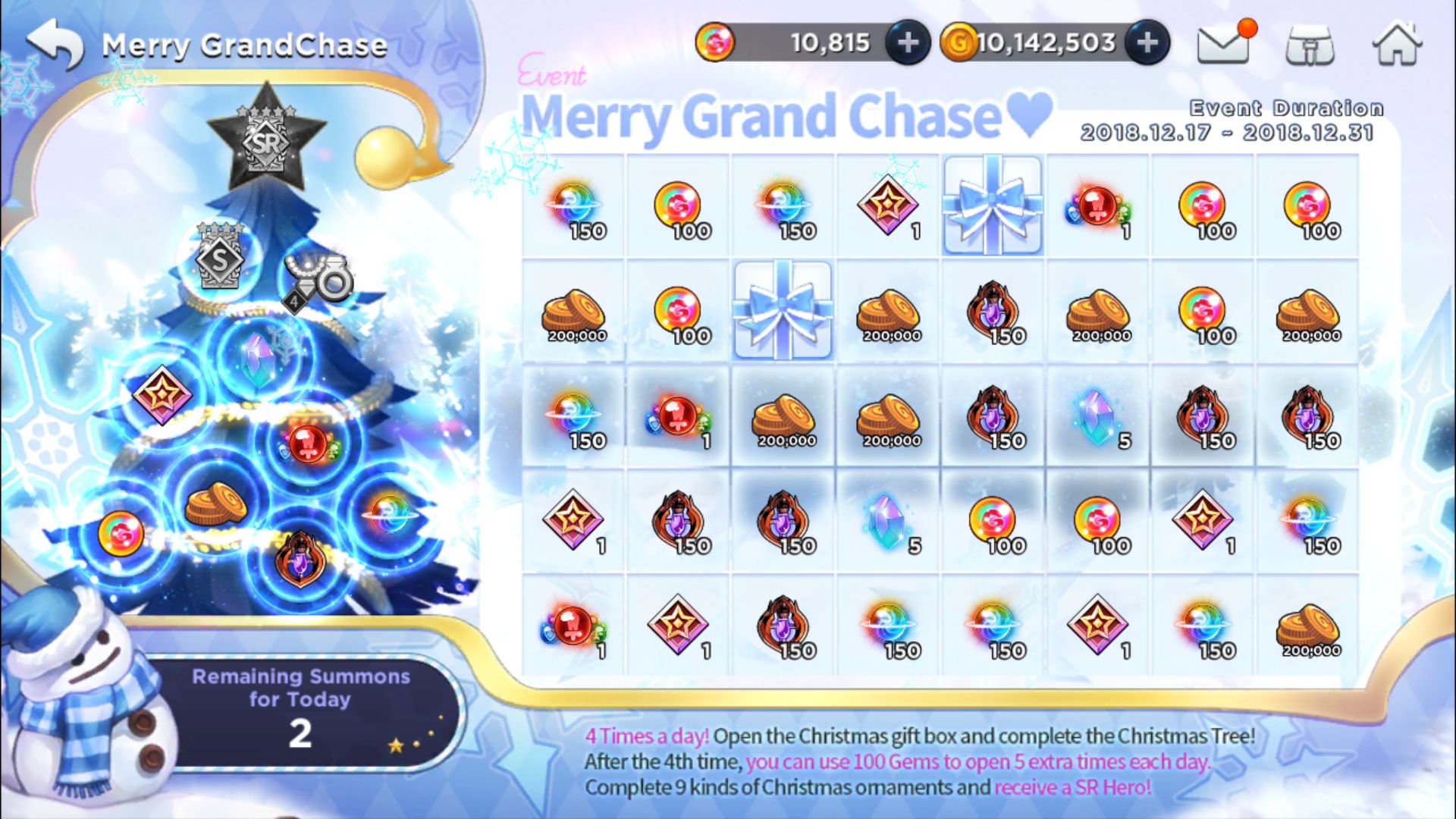Open the gift box beside the red orb tile
Image resolution: width=1456 pixels, height=819 pixels.
pyautogui.click(x=993, y=205)
